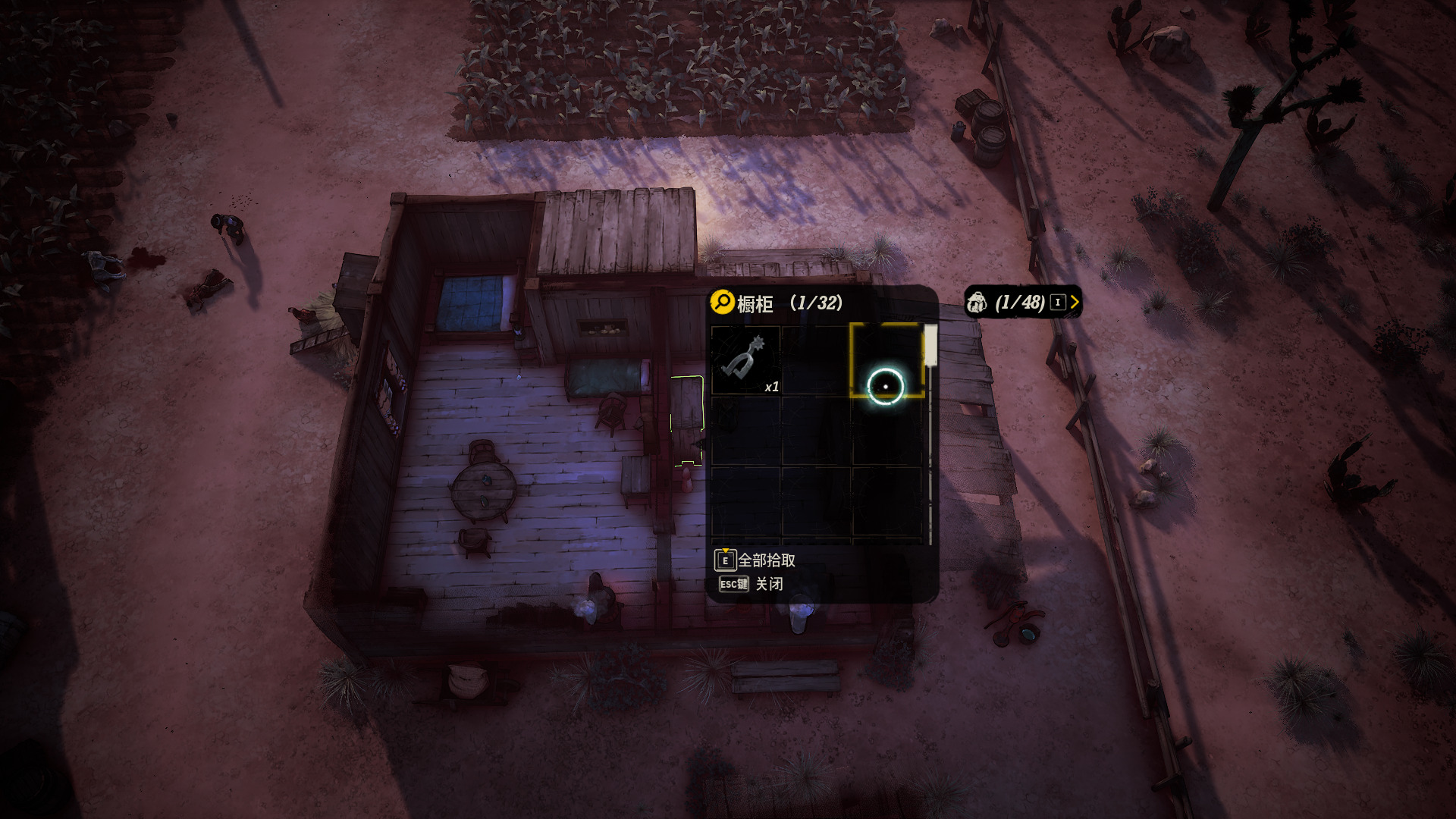The height and width of the screenshot is (819, 1456).
Task: Click the cupboard magnifier search icon
Action: [x=722, y=302]
